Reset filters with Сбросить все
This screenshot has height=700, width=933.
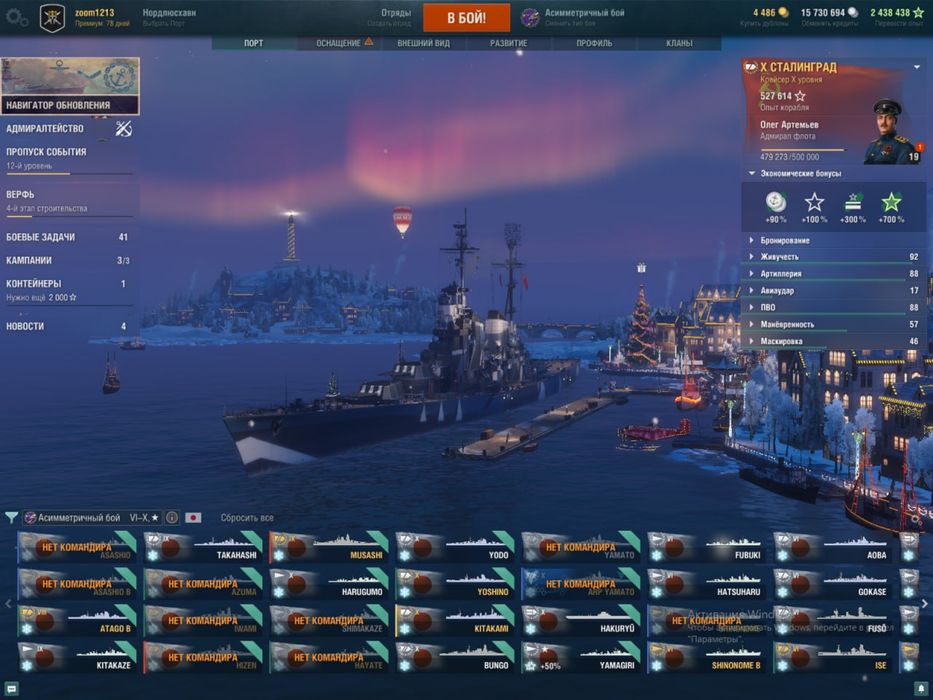click(x=247, y=518)
